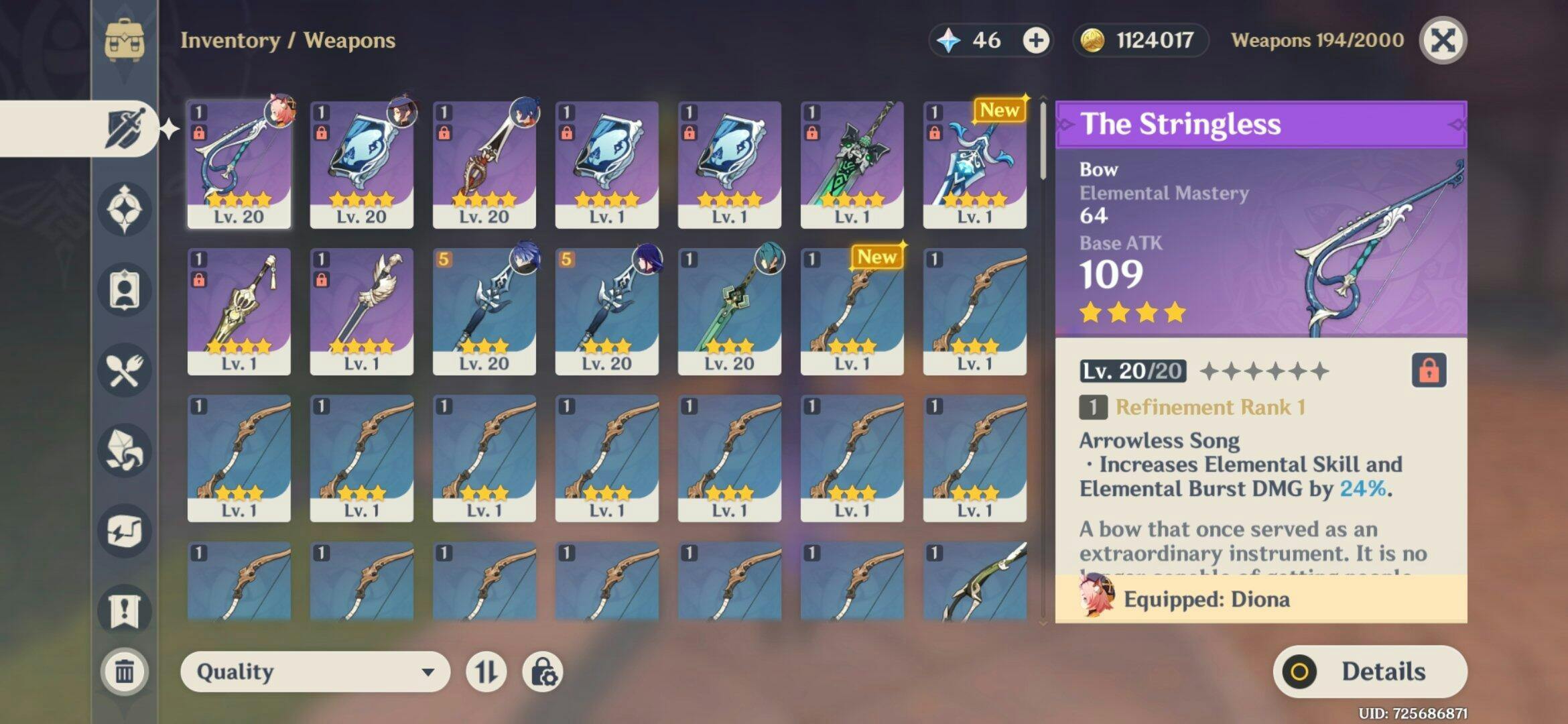The height and width of the screenshot is (724, 1568).
Task: Open the Quality sort dropdown
Action: click(x=314, y=672)
